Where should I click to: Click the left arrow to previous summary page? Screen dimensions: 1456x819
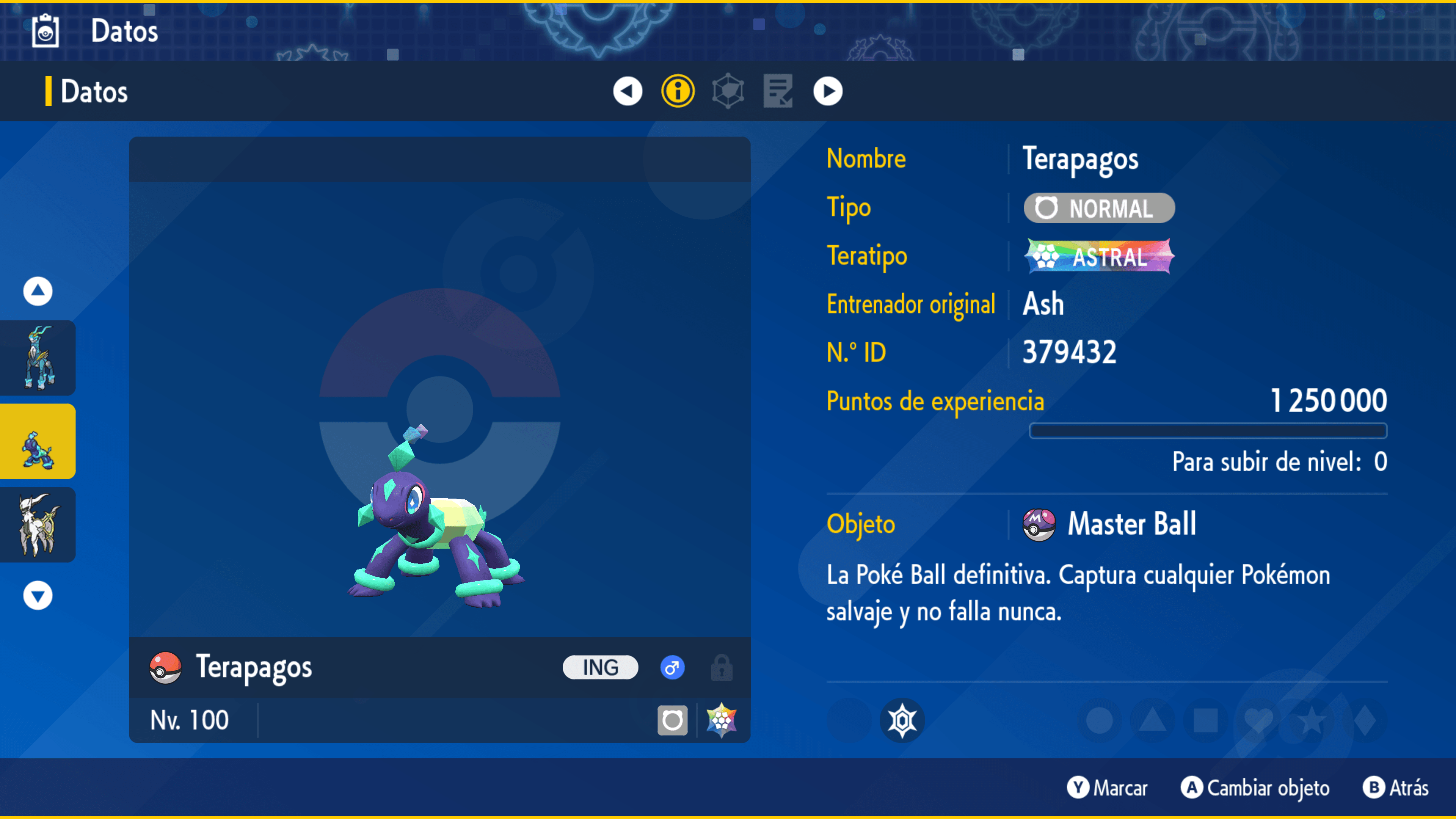point(628,91)
